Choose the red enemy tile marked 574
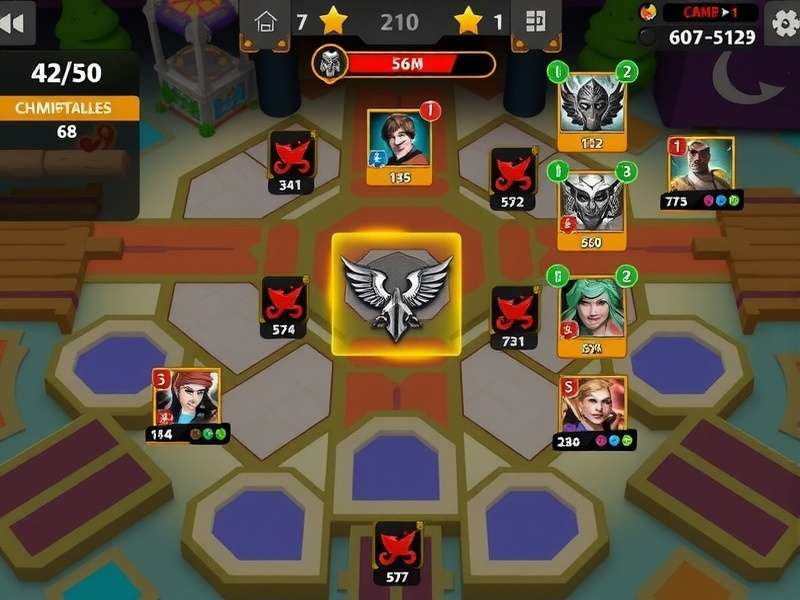The width and height of the screenshot is (800, 600). tap(284, 305)
